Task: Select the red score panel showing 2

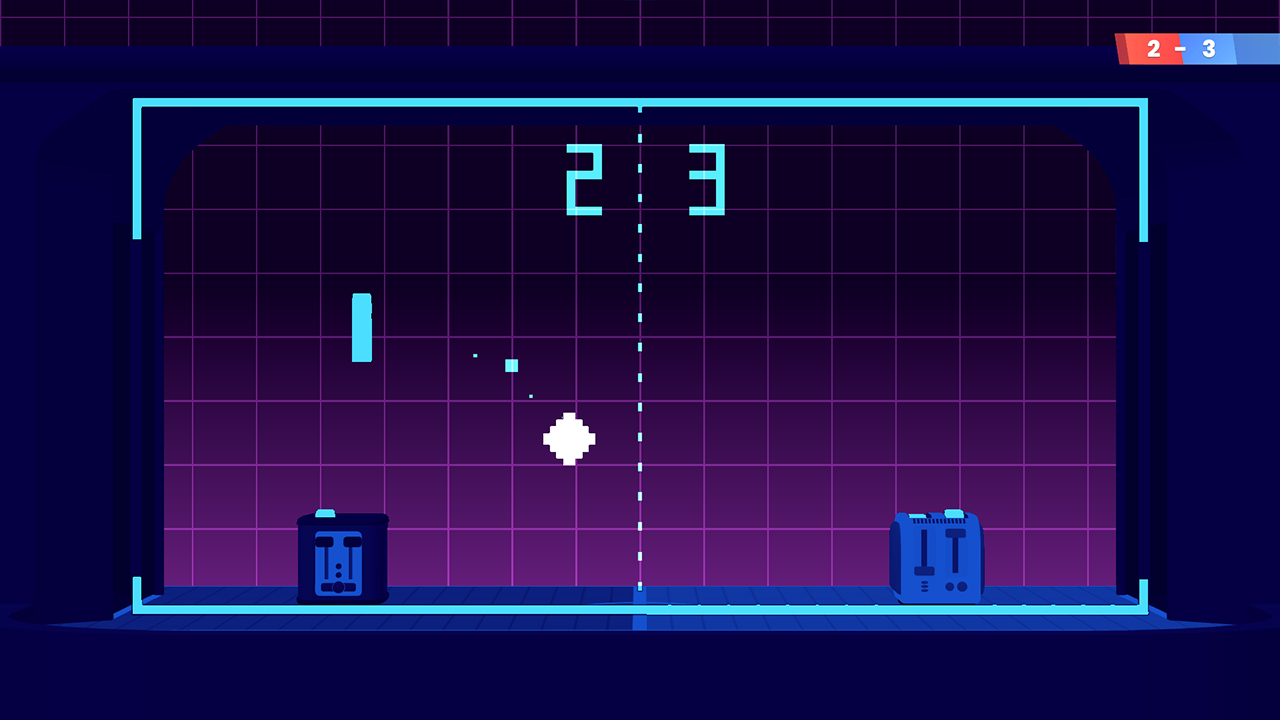Action: [1150, 46]
